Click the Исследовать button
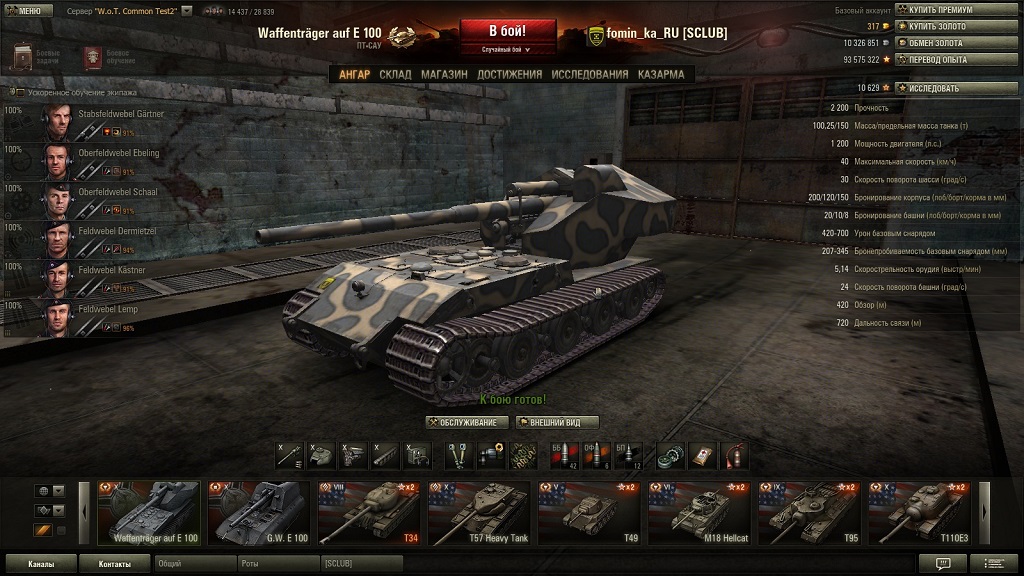This screenshot has height=576, width=1024. [950, 88]
